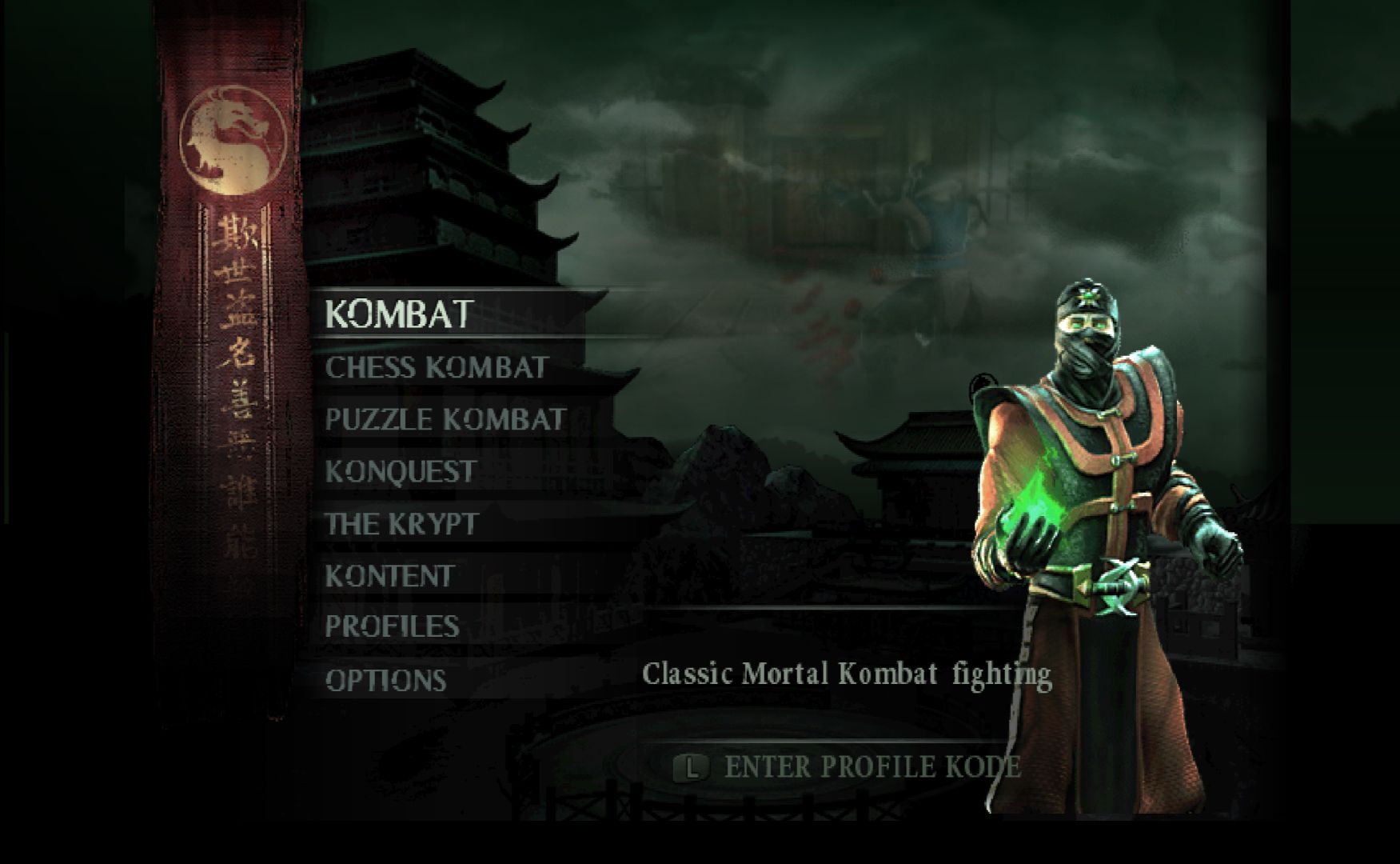Viewport: 1400px width, 864px height.
Task: Select the highlighted Kombat menu entry
Action: (399, 314)
